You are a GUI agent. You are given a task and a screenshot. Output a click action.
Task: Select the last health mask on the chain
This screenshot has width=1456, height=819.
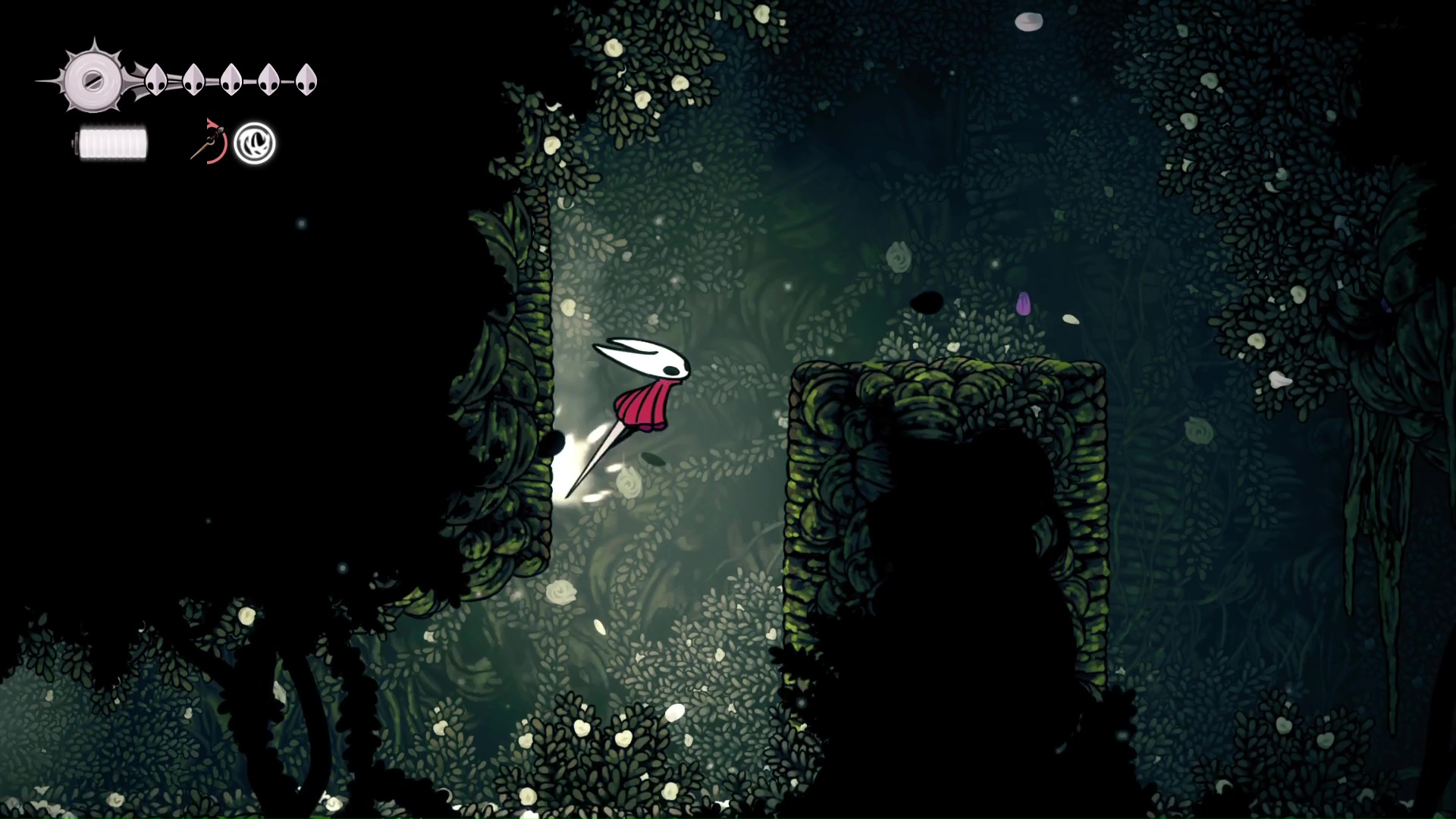[x=306, y=78]
